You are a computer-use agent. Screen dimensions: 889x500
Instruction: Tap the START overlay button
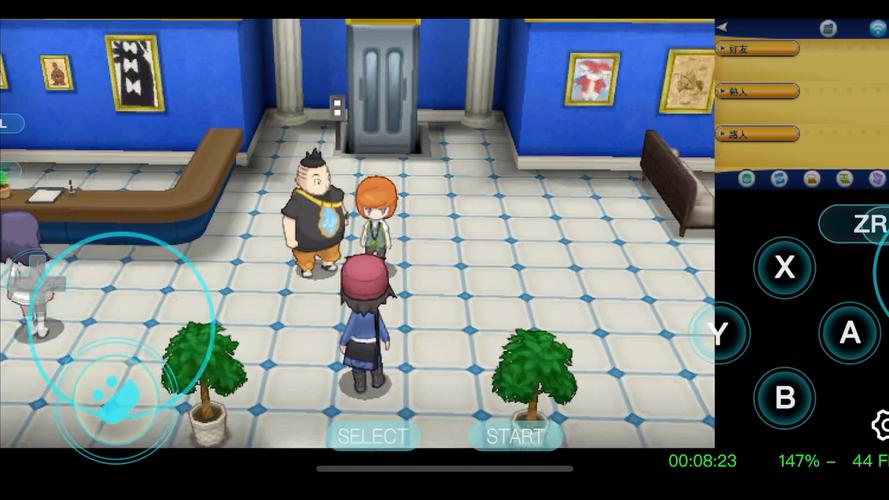click(x=514, y=436)
